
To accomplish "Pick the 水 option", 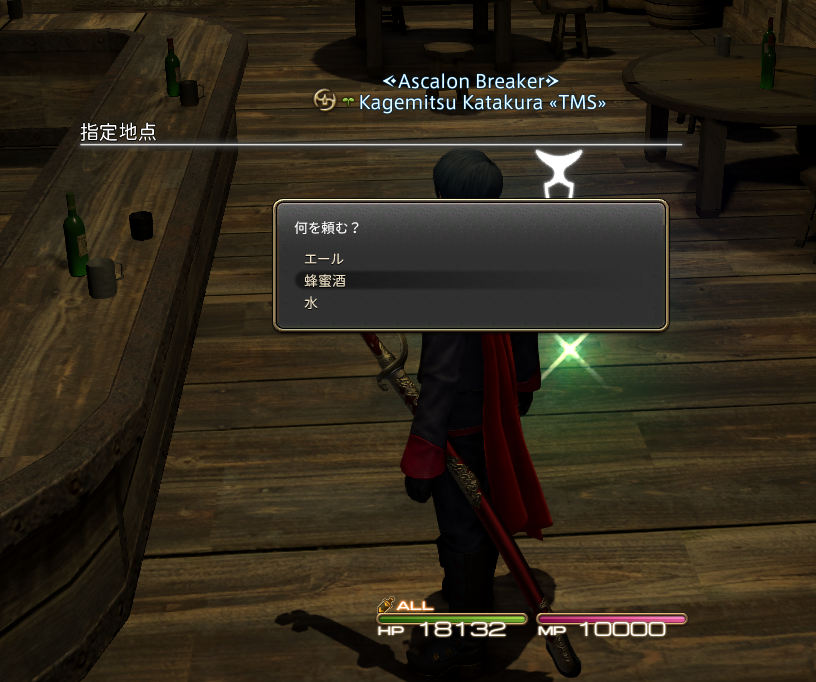I will pyautogui.click(x=311, y=302).
